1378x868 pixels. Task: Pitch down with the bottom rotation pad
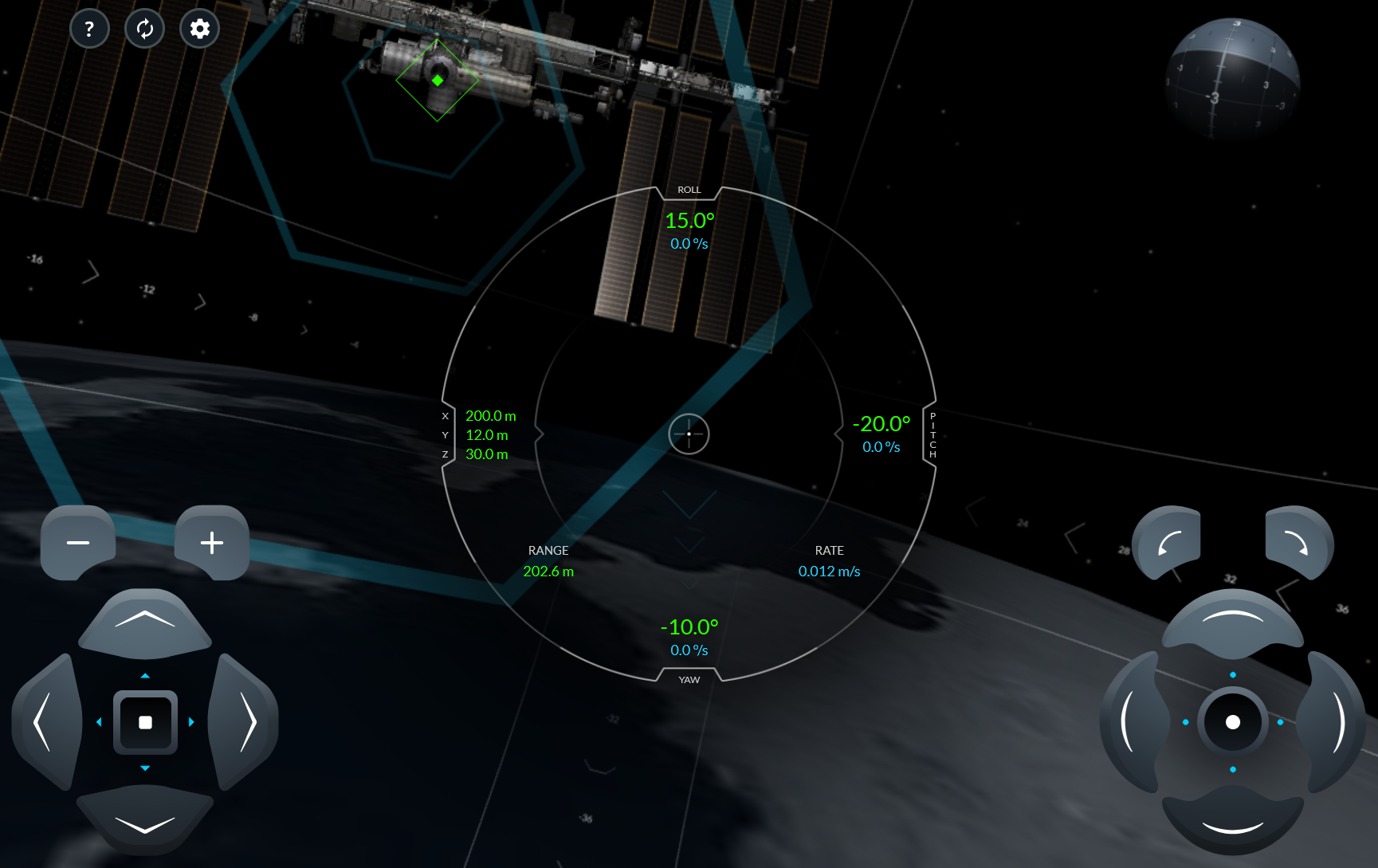coord(1232,823)
